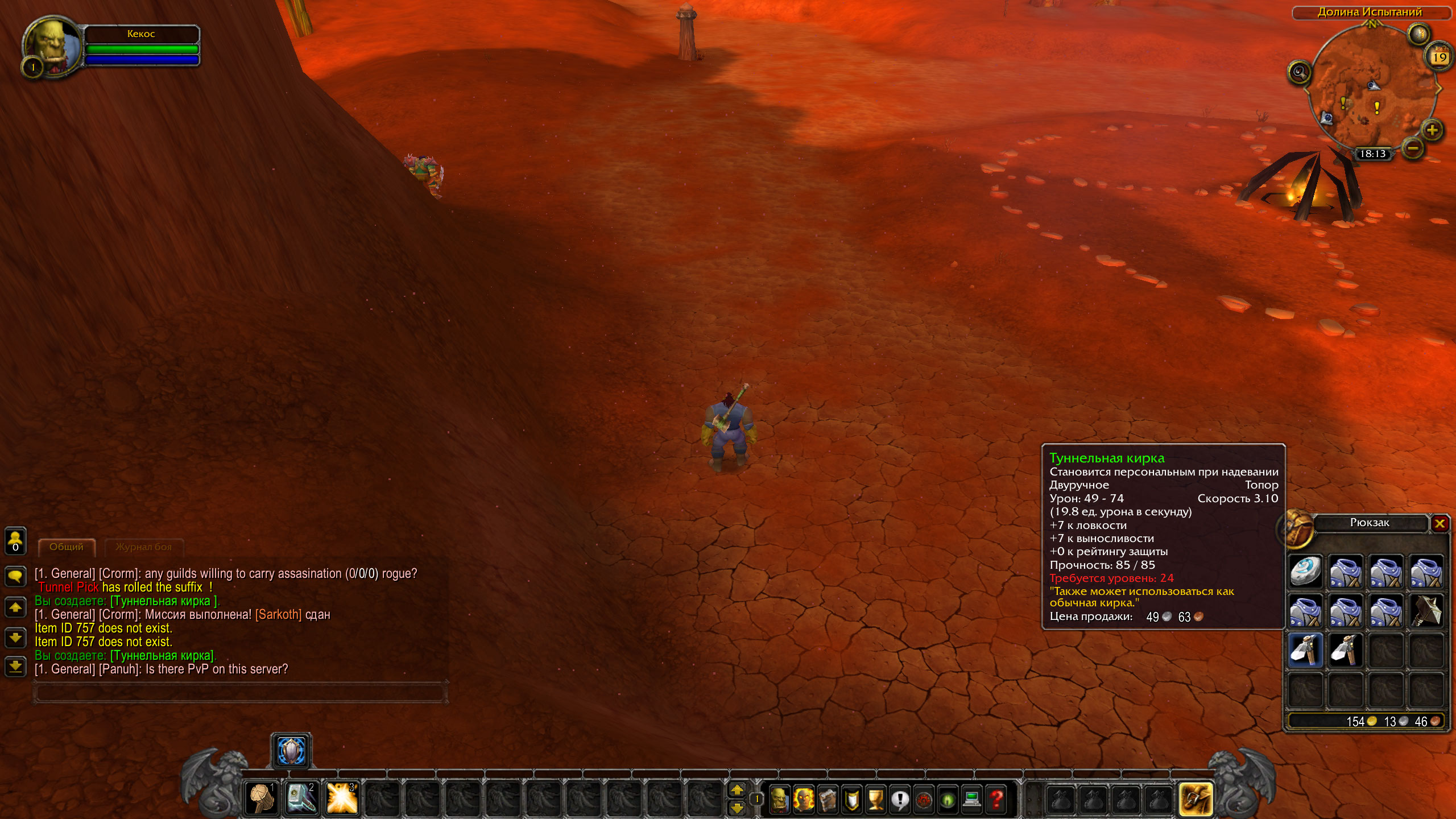
Task: Zoom in on the minimap
Action: click(x=1432, y=130)
